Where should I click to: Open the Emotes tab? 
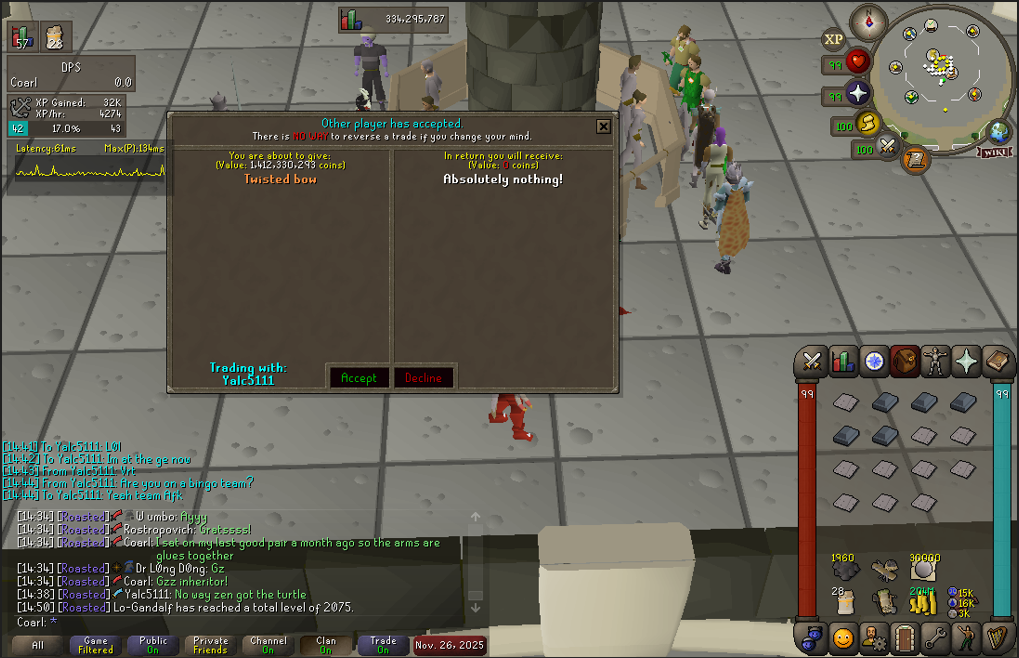[x=967, y=636]
